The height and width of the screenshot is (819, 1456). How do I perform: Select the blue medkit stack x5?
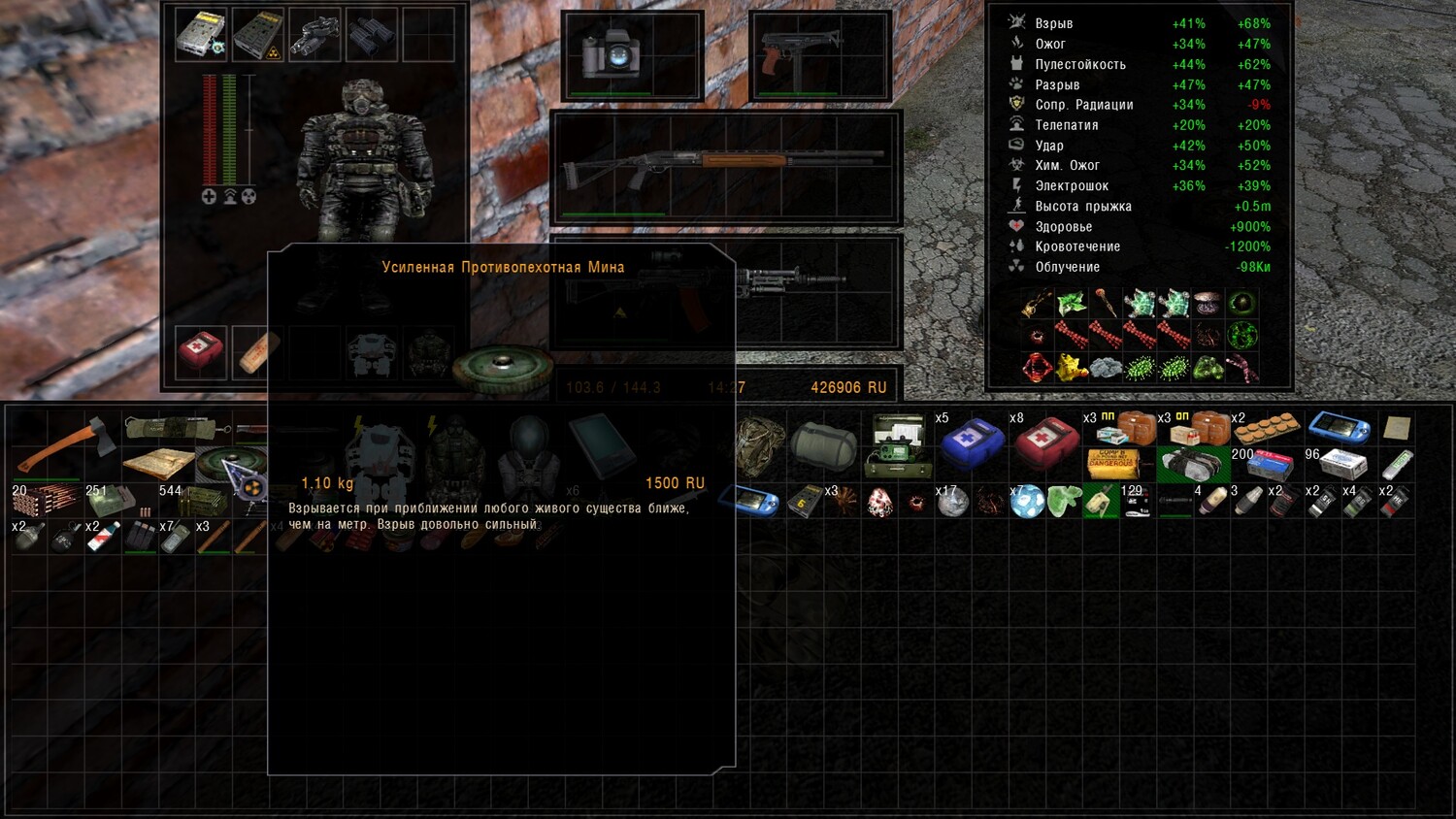972,443
